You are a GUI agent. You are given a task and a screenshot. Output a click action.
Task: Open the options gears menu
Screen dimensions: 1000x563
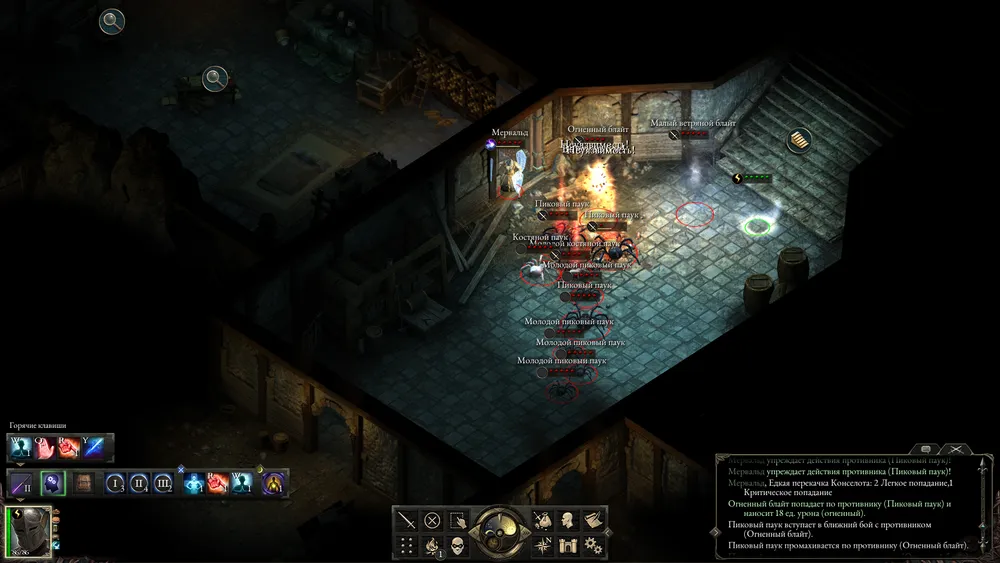point(593,545)
